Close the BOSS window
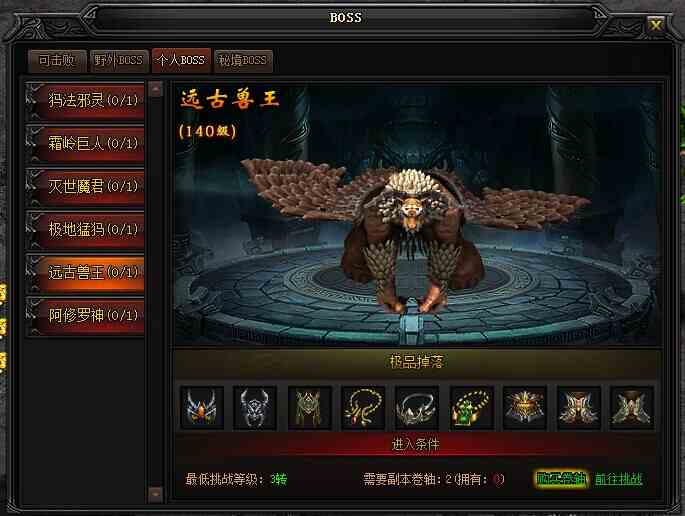 (x=656, y=24)
